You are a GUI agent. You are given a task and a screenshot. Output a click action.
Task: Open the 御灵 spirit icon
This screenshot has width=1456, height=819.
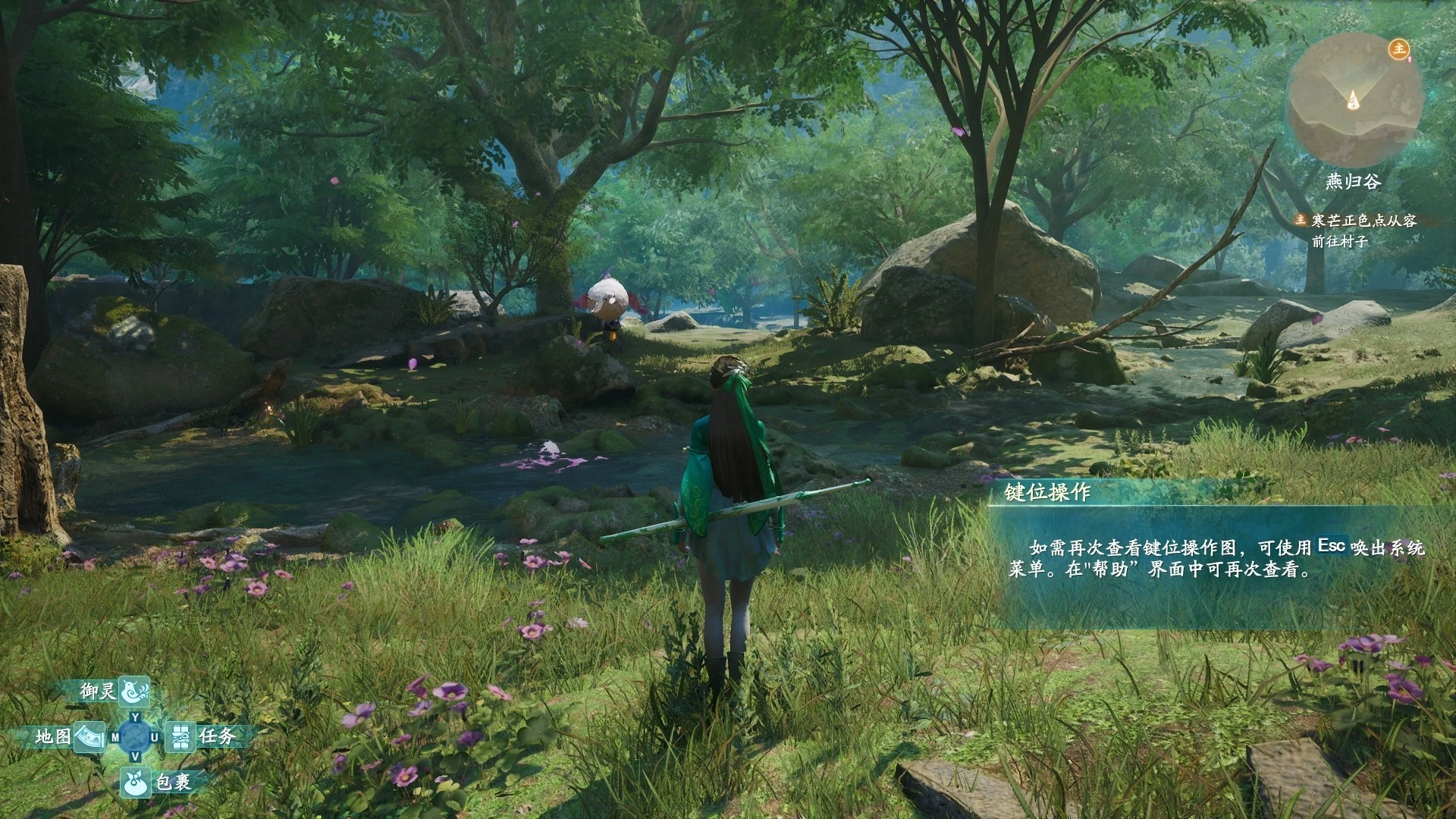point(134,691)
